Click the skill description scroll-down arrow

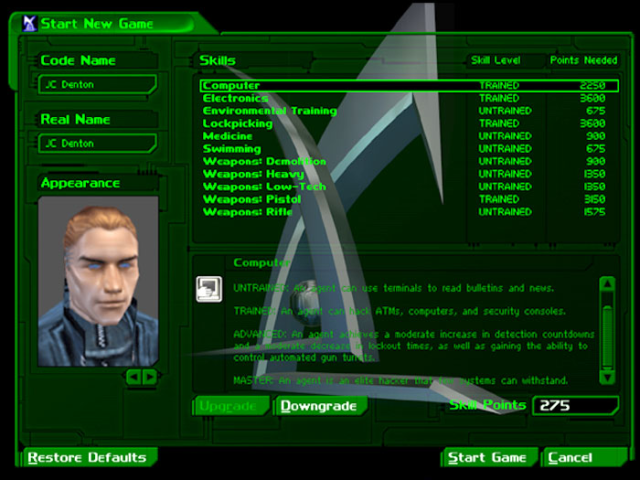click(607, 377)
